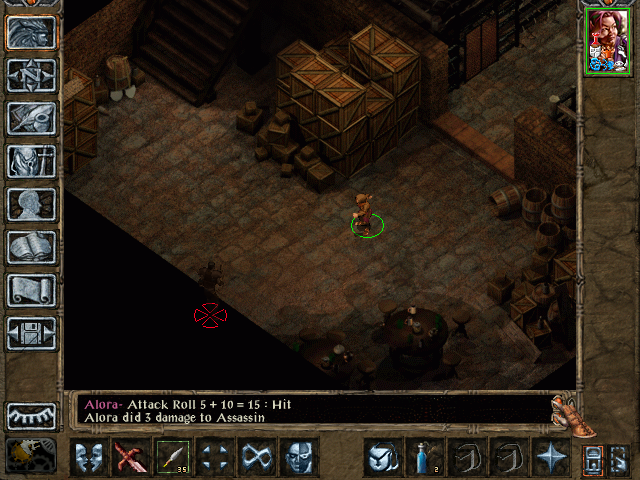The image size is (640, 480).
Task: Equip the dart stack quick weapon
Action: pyautogui.click(x=173, y=458)
